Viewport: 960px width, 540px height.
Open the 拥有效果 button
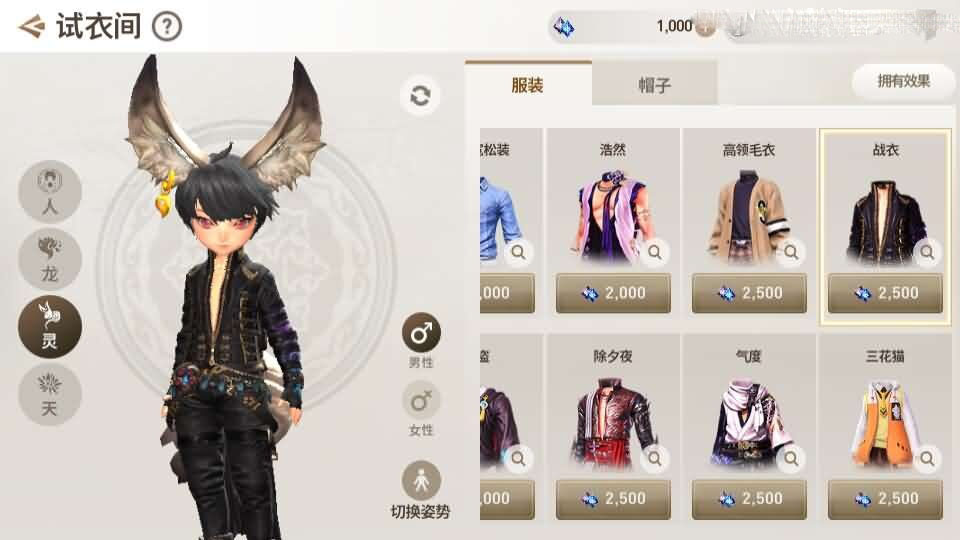click(903, 81)
